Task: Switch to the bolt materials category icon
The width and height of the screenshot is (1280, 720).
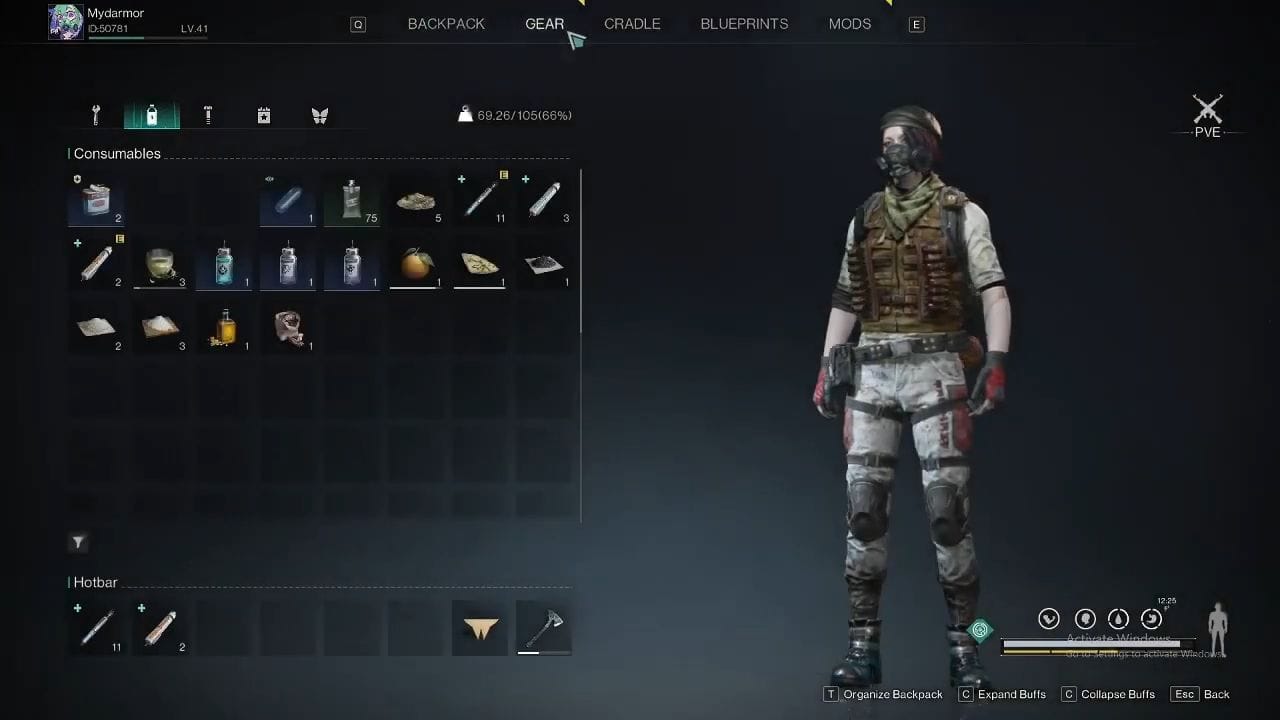Action: click(x=207, y=115)
